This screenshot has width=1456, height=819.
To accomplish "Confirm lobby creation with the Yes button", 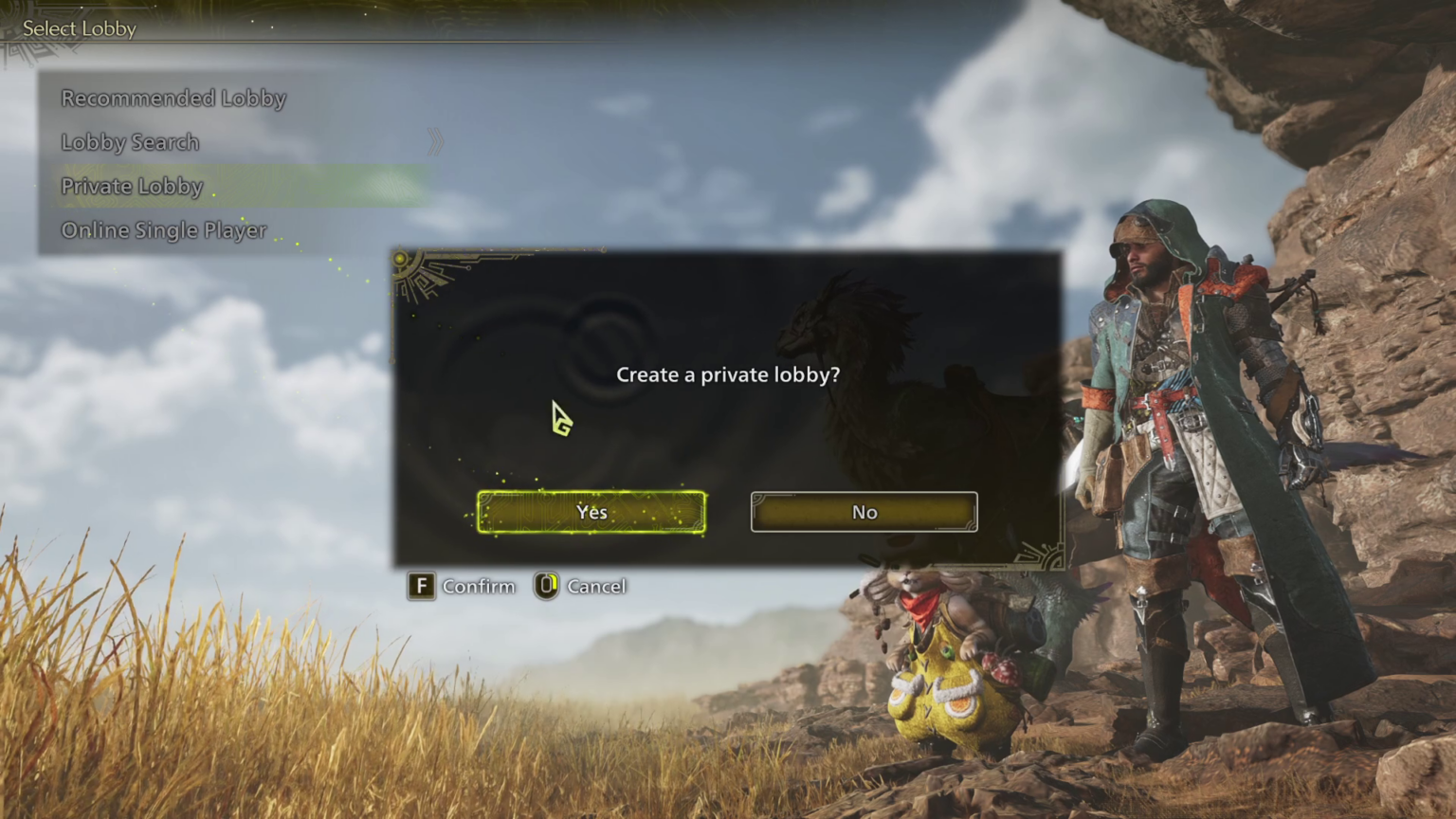I will tap(591, 512).
